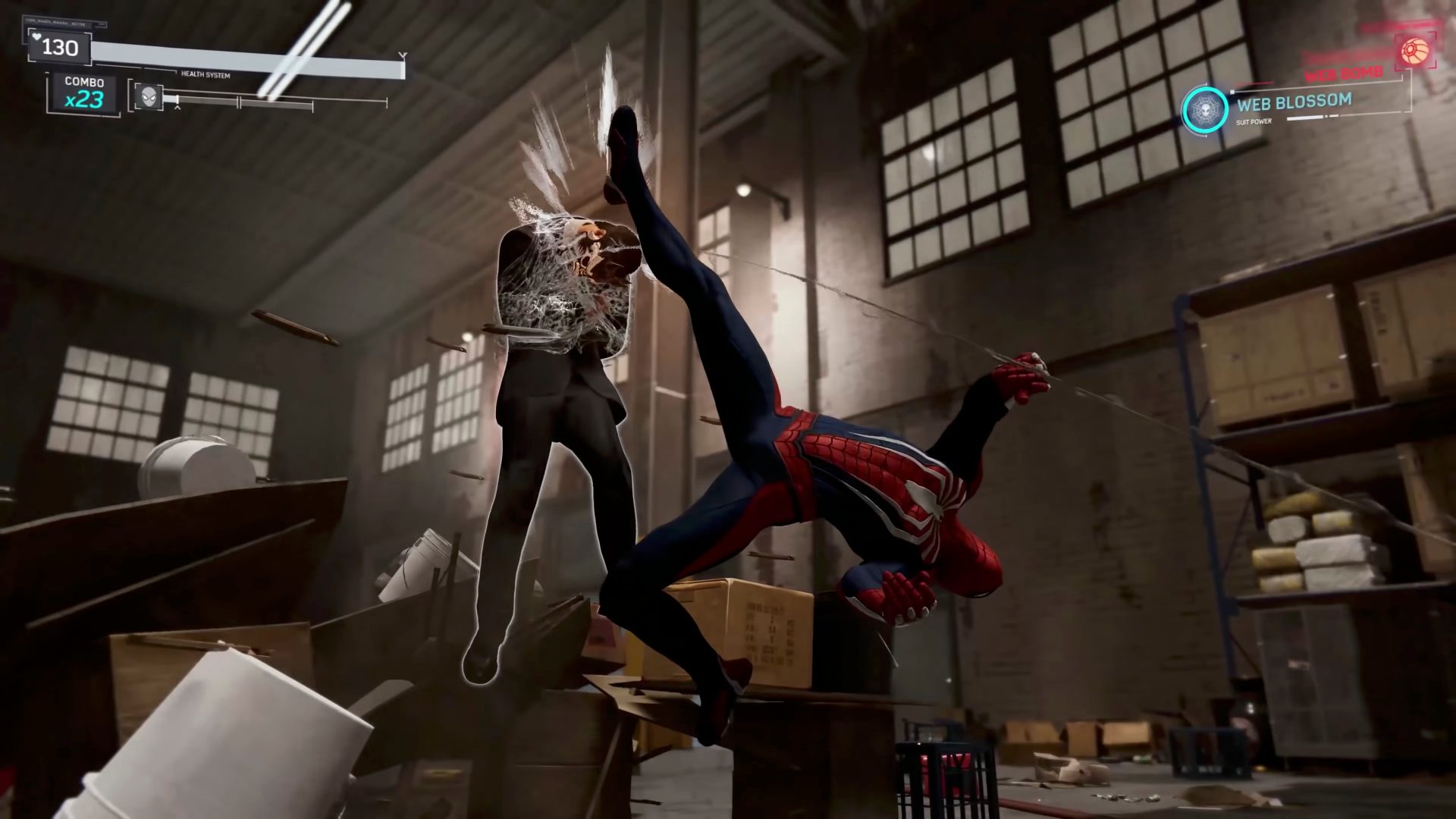Viewport: 1456px width, 819px height.
Task: Expand the debug label panel above the health bar
Action: point(67,23)
